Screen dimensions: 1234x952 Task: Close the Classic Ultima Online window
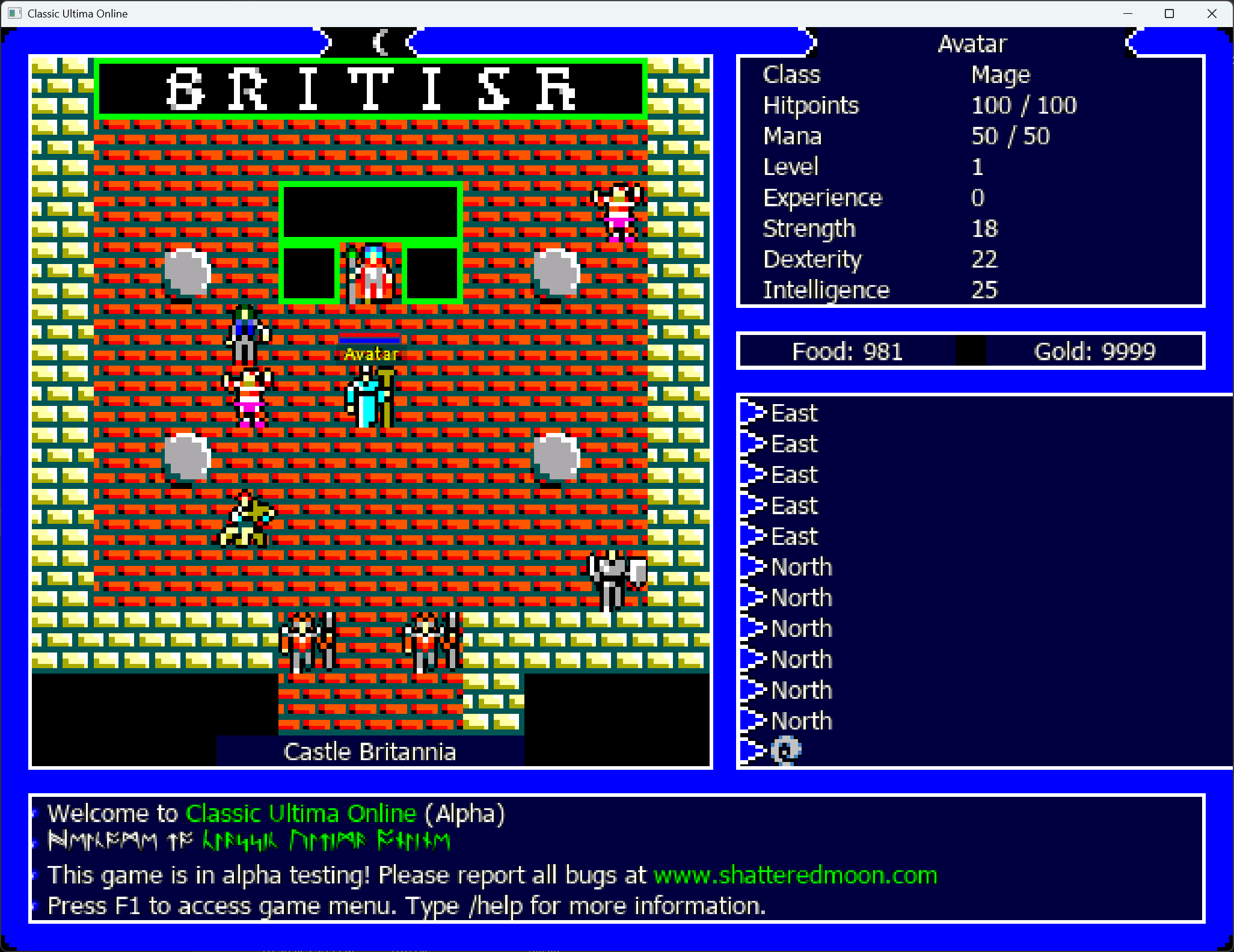[1212, 13]
